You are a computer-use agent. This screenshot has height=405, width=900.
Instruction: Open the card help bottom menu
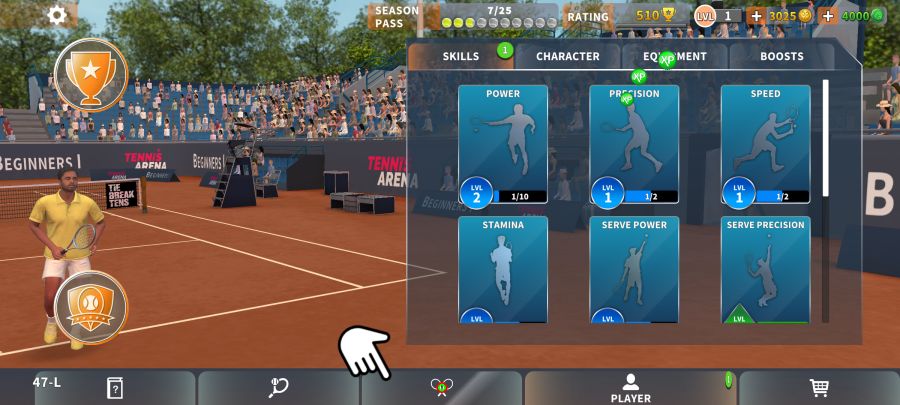pyautogui.click(x=114, y=388)
